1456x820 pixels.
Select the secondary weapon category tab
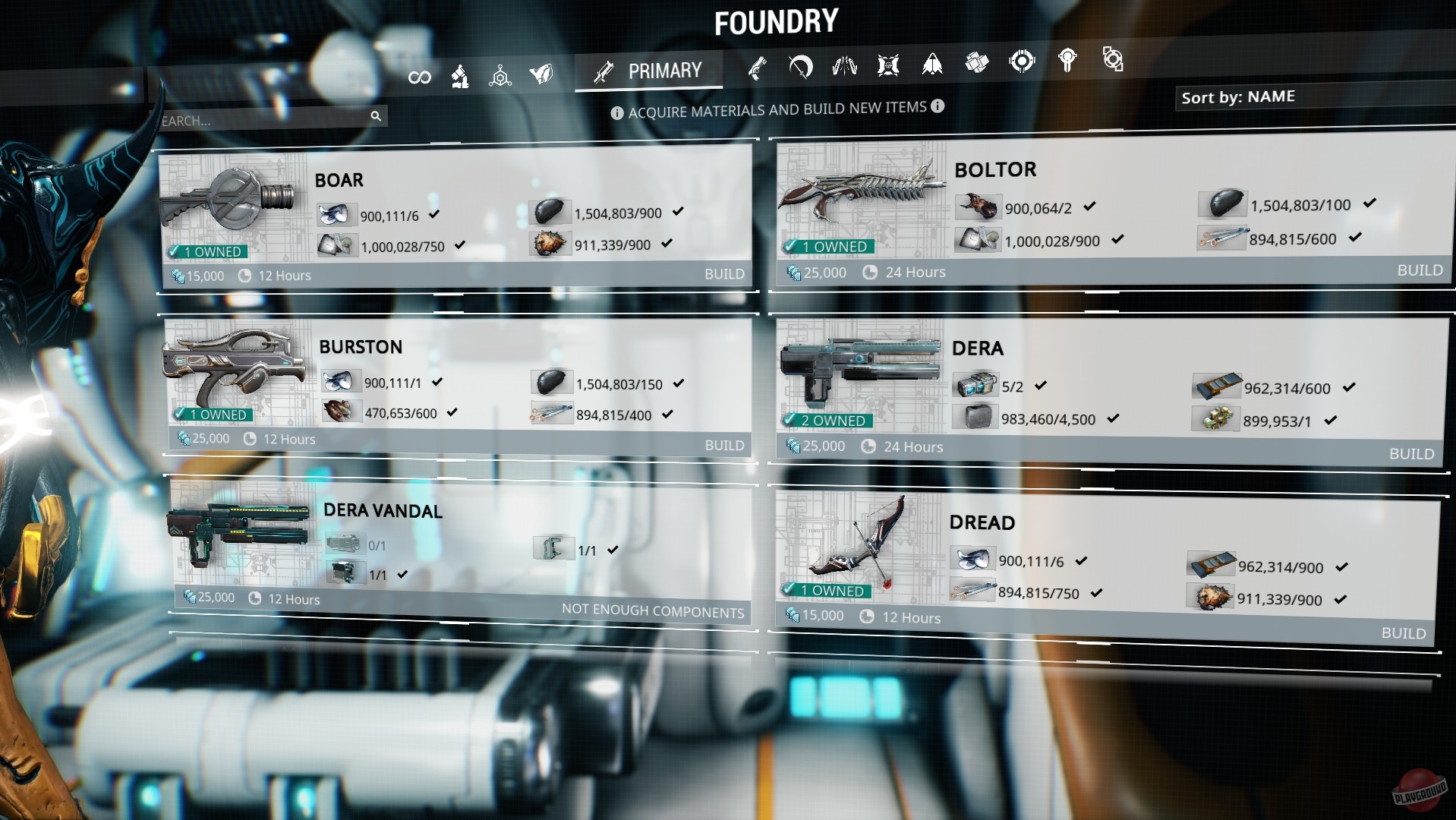pyautogui.click(x=756, y=68)
